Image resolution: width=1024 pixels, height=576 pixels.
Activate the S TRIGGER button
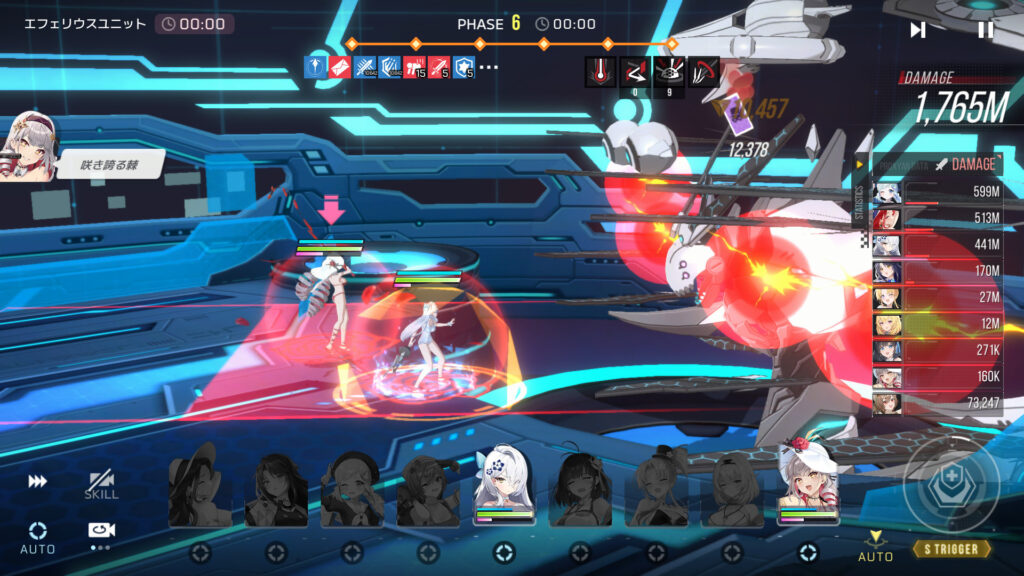point(952,549)
